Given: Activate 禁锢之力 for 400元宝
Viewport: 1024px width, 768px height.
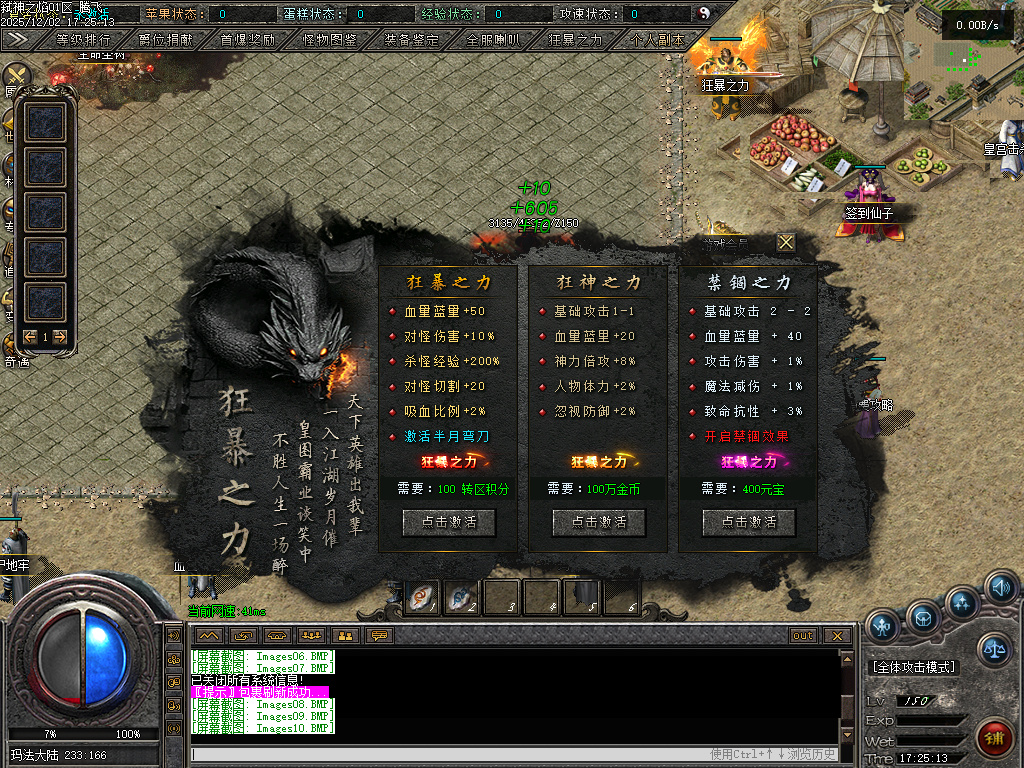Looking at the screenshot, I should (749, 522).
